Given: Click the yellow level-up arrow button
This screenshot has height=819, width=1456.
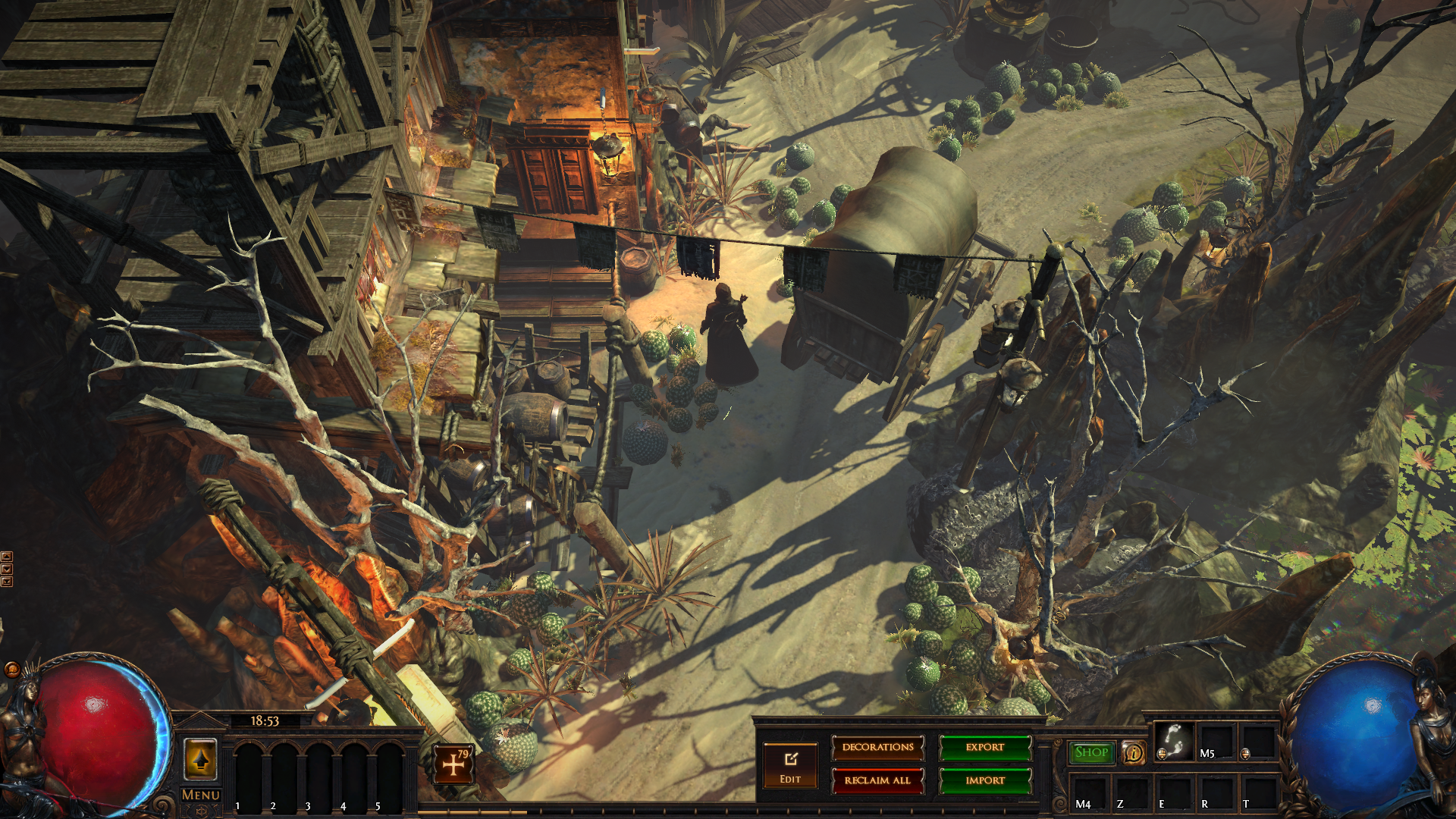Looking at the screenshot, I should click(x=200, y=759).
